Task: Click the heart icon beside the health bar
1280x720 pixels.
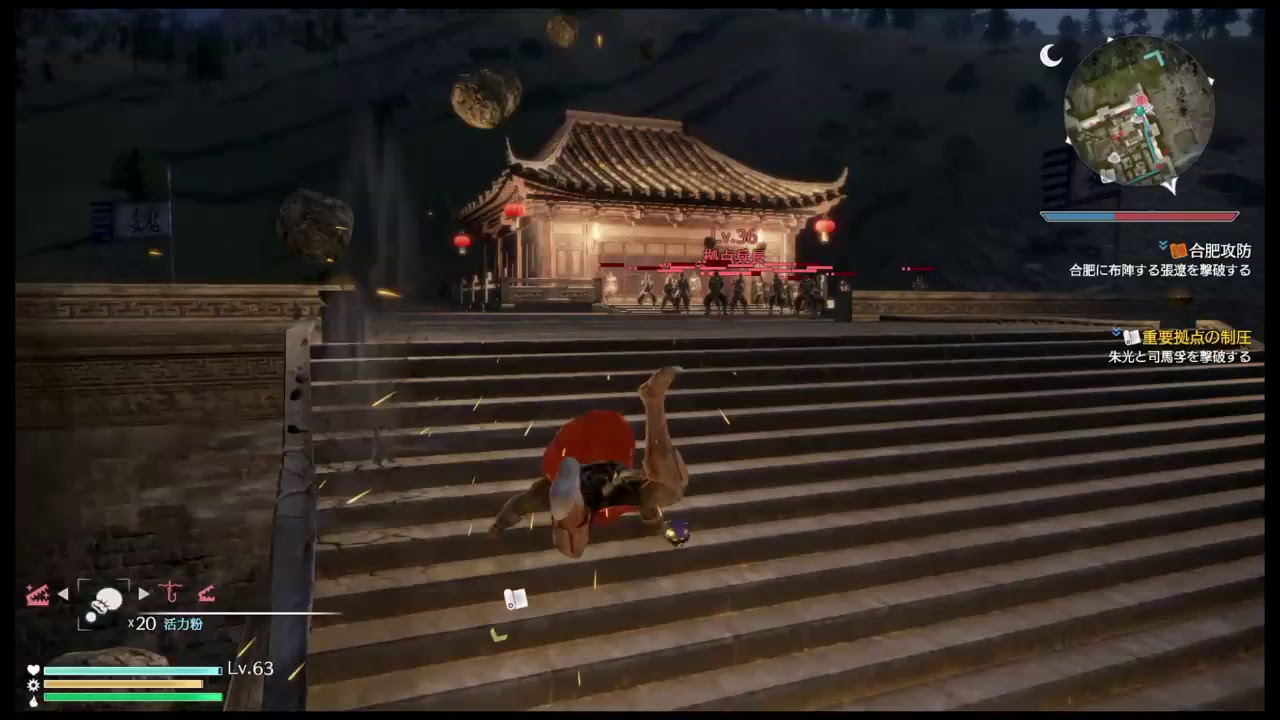Action: [x=33, y=667]
